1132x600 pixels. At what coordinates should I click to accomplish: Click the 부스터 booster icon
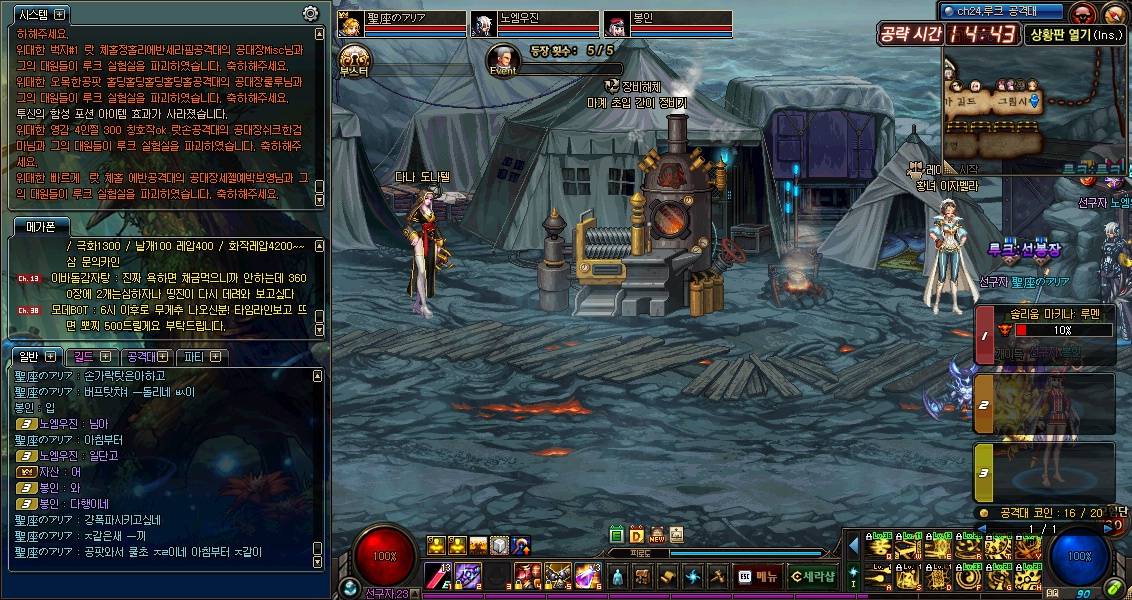(353, 58)
